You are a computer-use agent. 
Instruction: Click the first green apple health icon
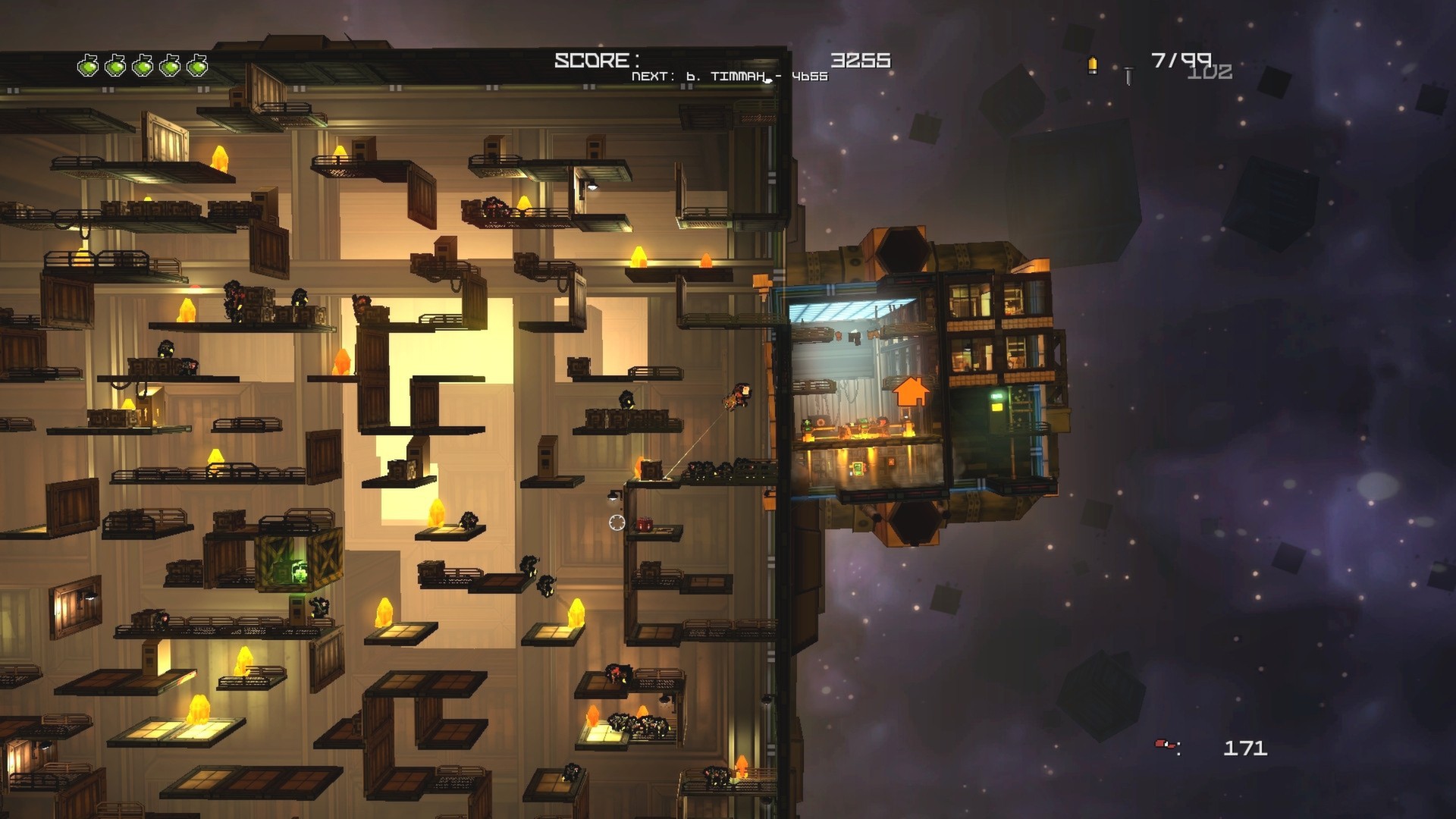[89, 66]
